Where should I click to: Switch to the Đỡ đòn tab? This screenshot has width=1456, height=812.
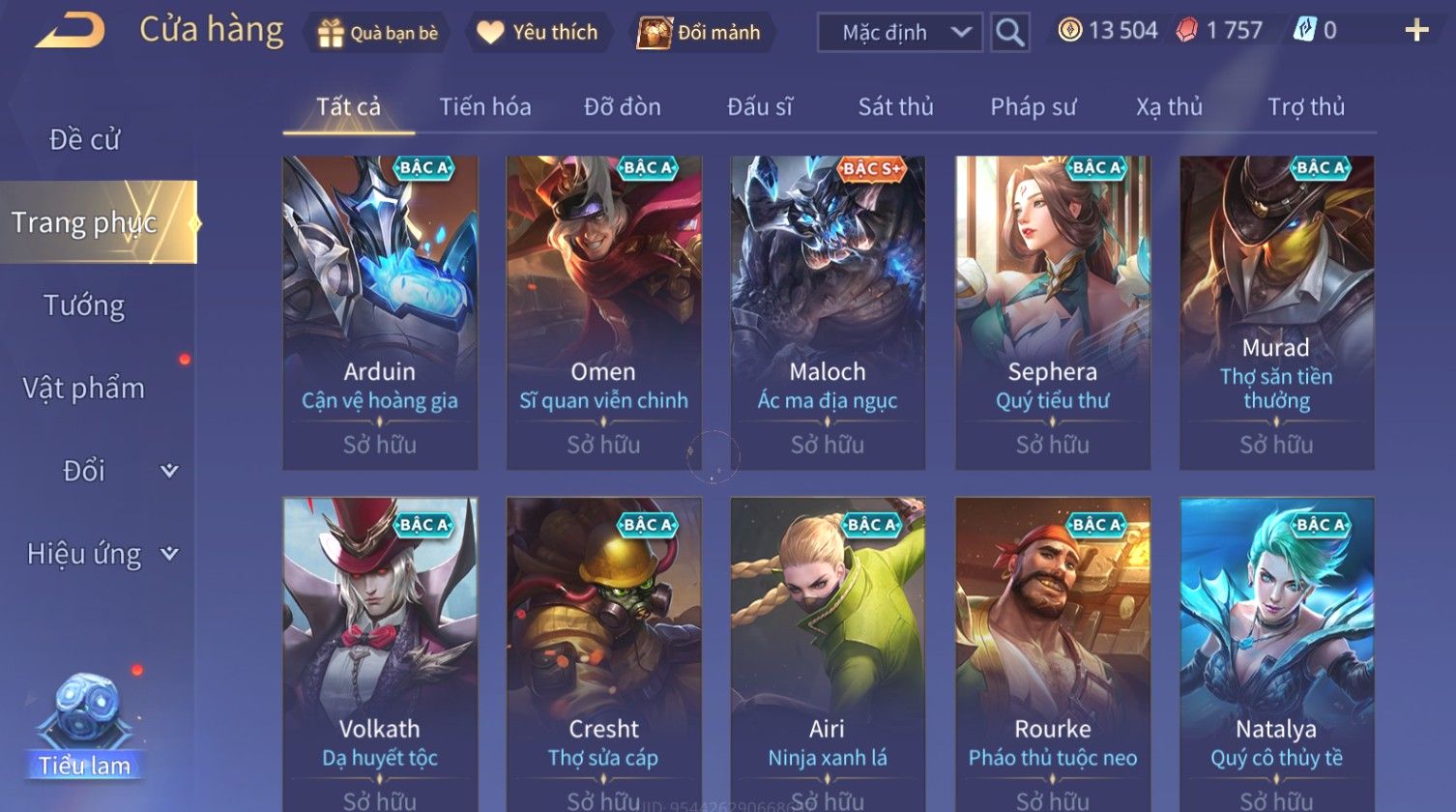[x=623, y=107]
